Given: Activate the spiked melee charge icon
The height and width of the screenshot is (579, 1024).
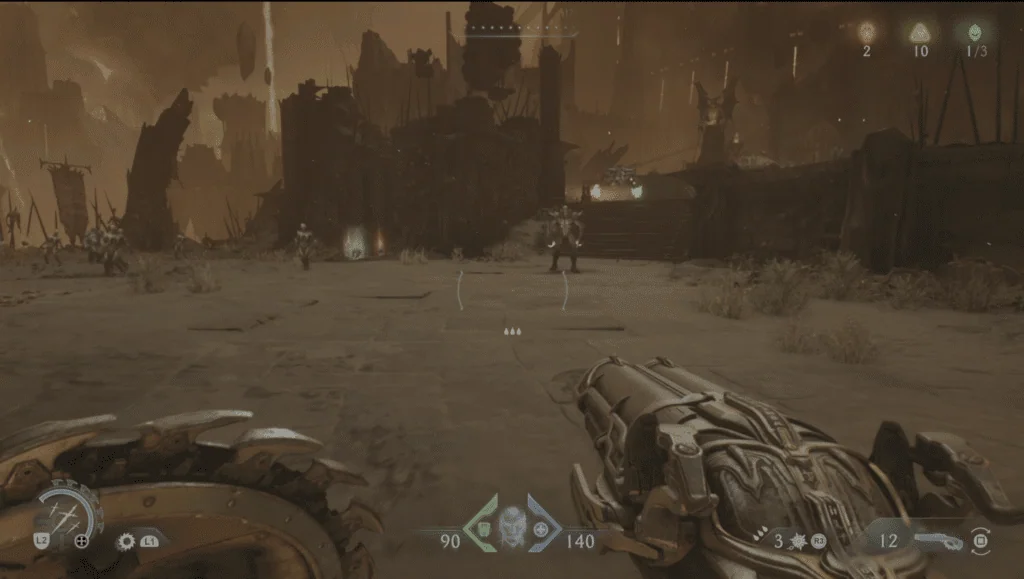Looking at the screenshot, I should point(799,541).
